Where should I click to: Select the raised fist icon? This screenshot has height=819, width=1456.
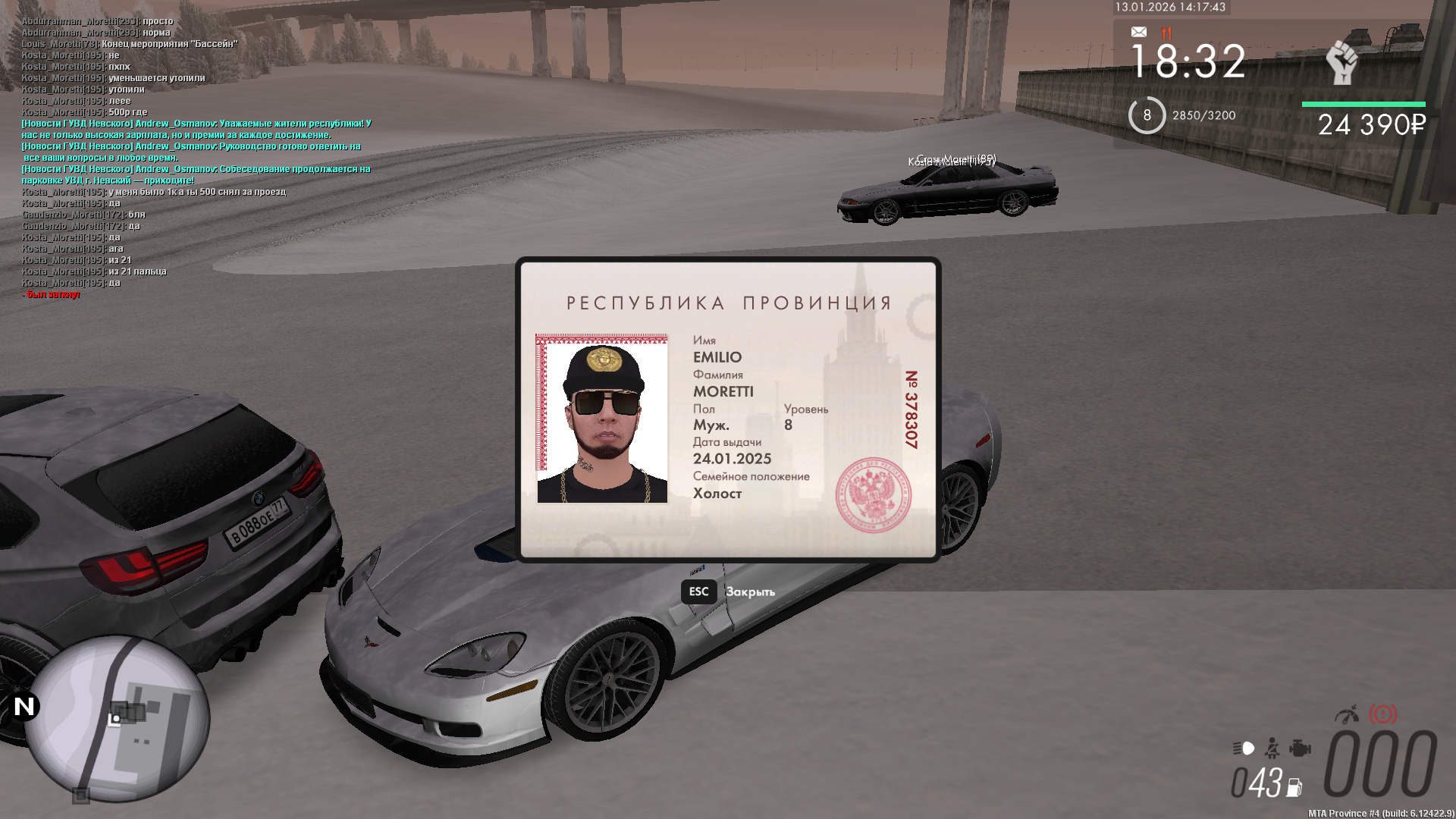click(1342, 62)
